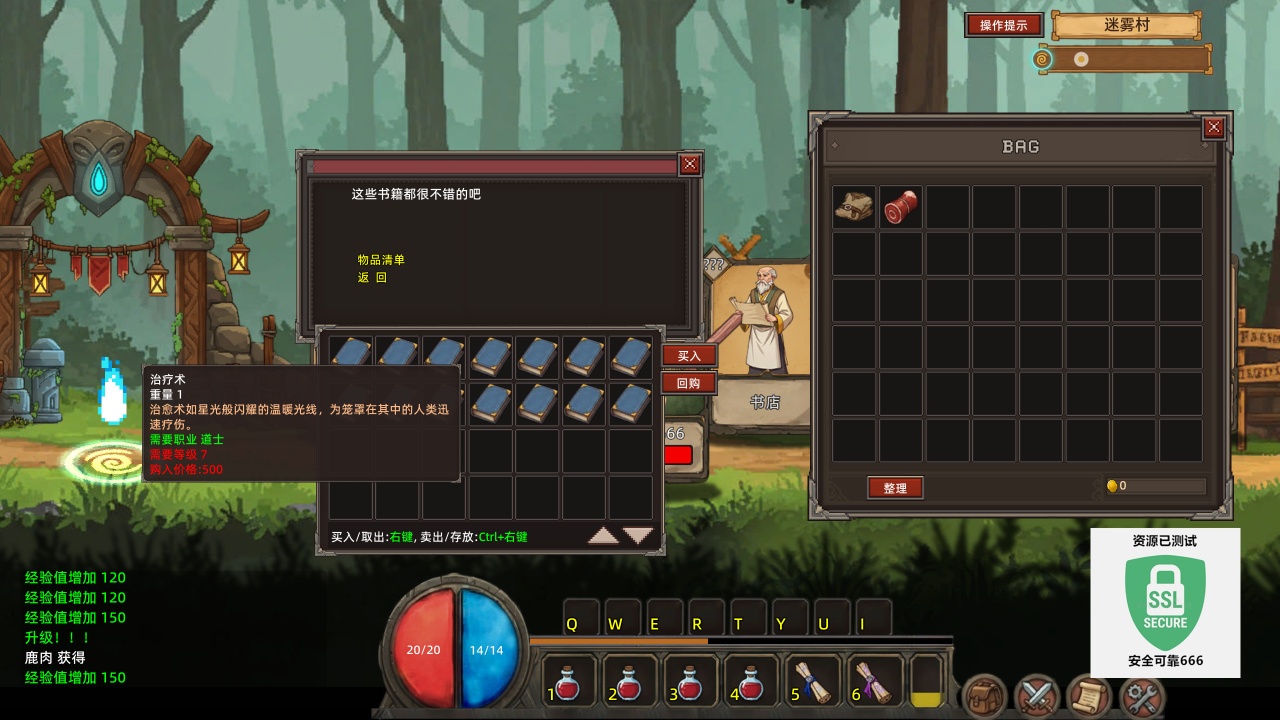Close the bookstore dialogue window
This screenshot has height=720, width=1280.
coord(689,165)
